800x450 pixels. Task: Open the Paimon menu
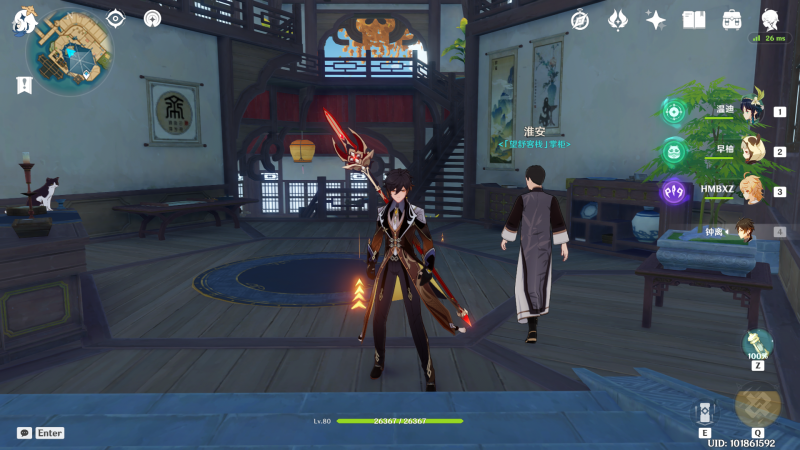[x=22, y=20]
